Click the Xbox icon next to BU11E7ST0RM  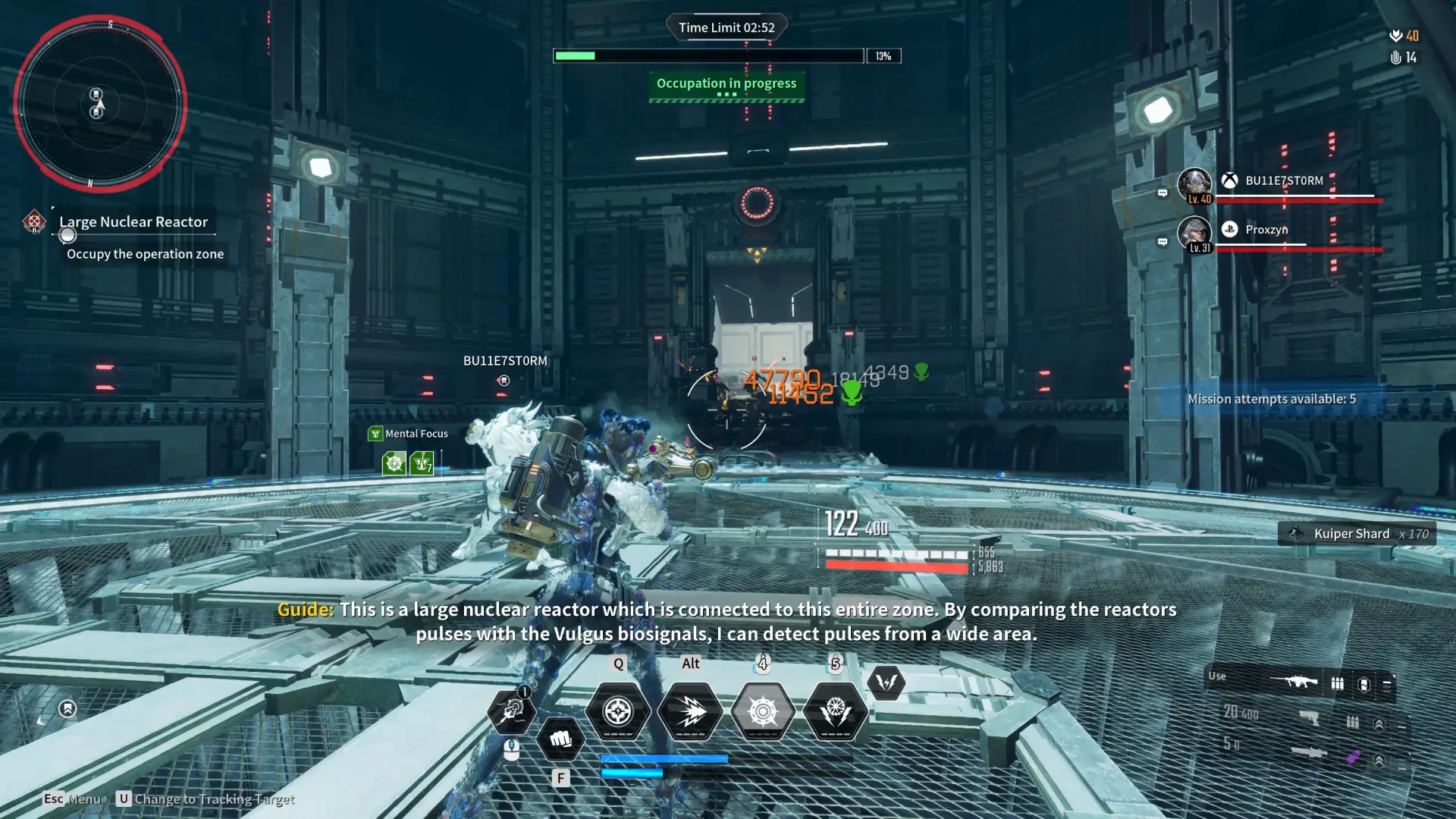pyautogui.click(x=1230, y=180)
